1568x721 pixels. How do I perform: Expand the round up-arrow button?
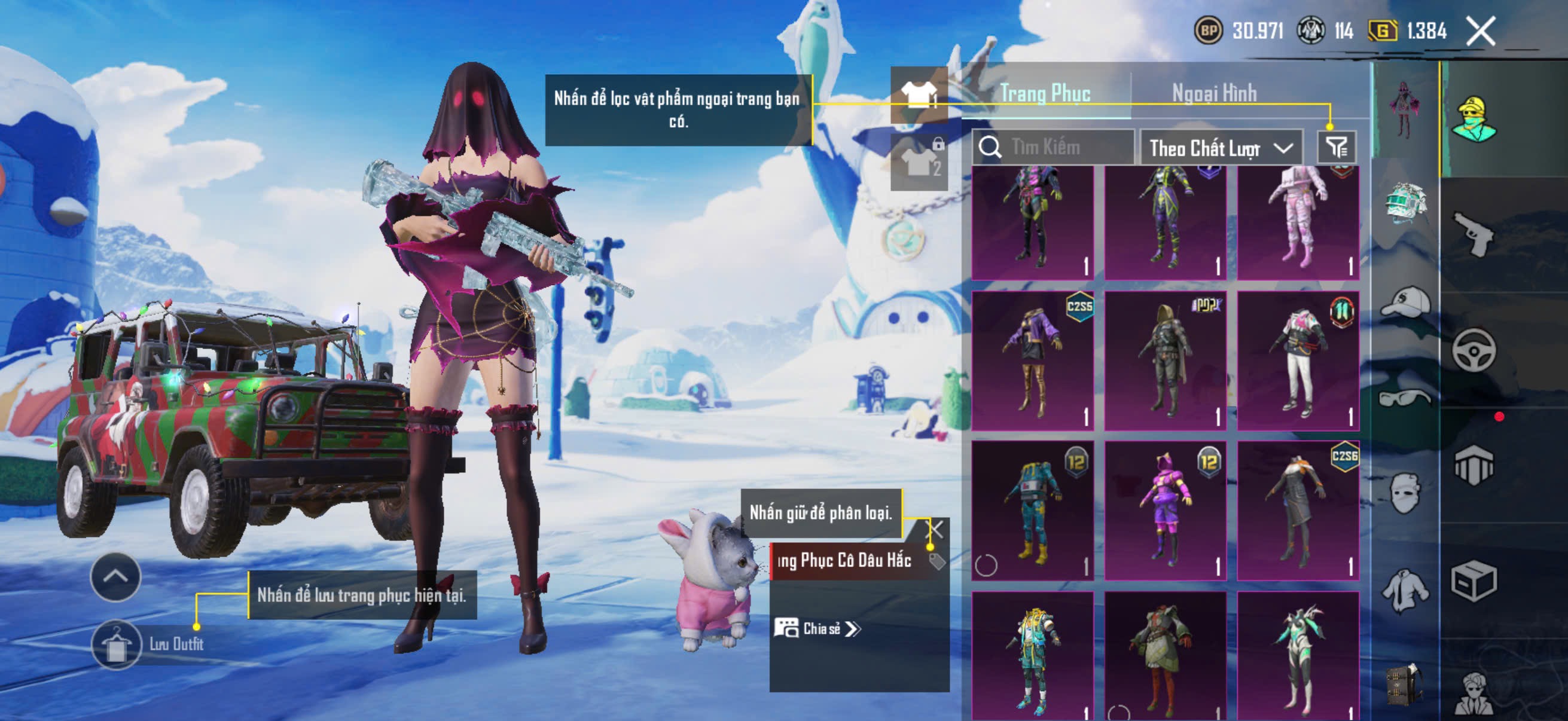point(115,577)
